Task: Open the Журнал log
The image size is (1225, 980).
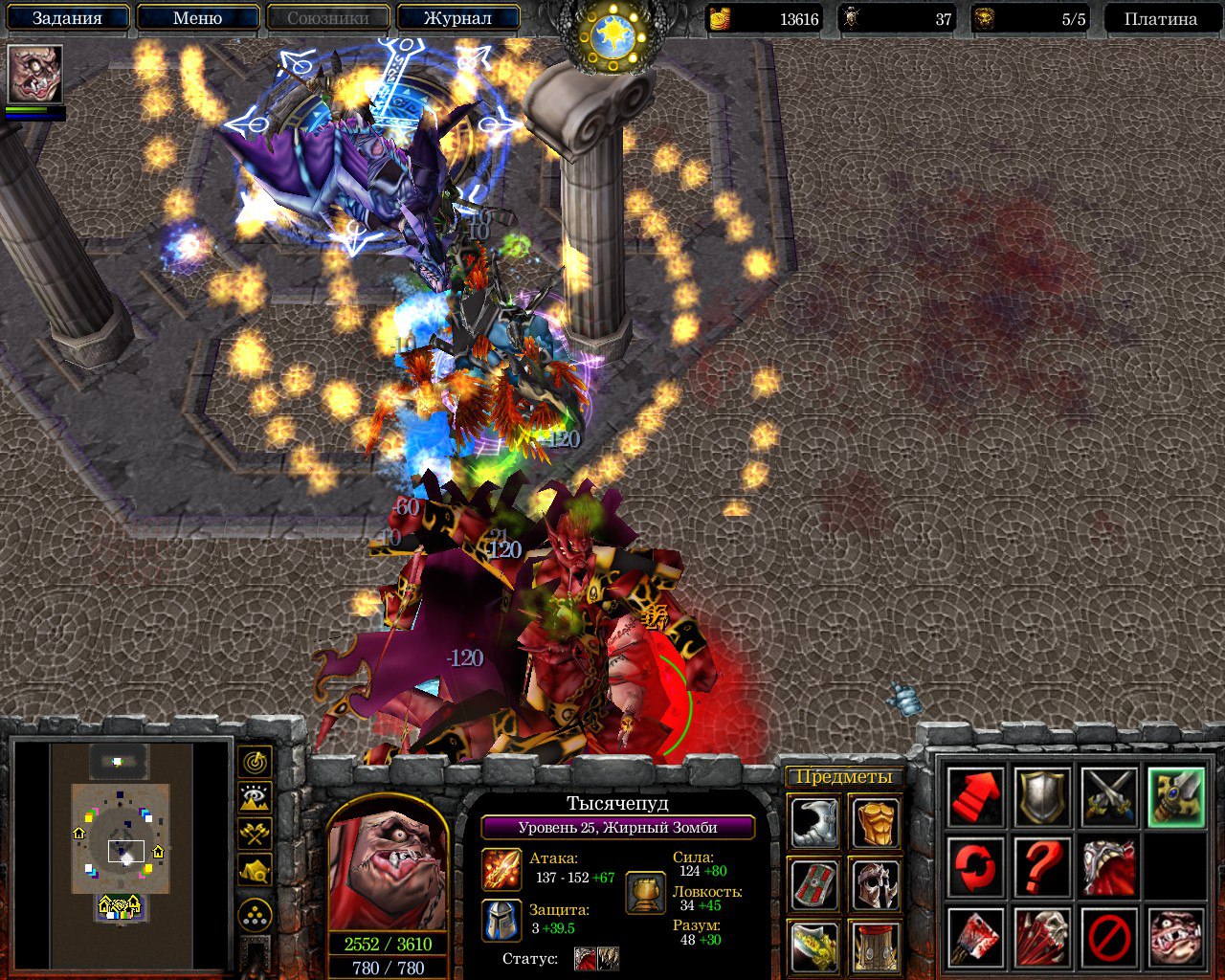Action: pyautogui.click(x=457, y=18)
